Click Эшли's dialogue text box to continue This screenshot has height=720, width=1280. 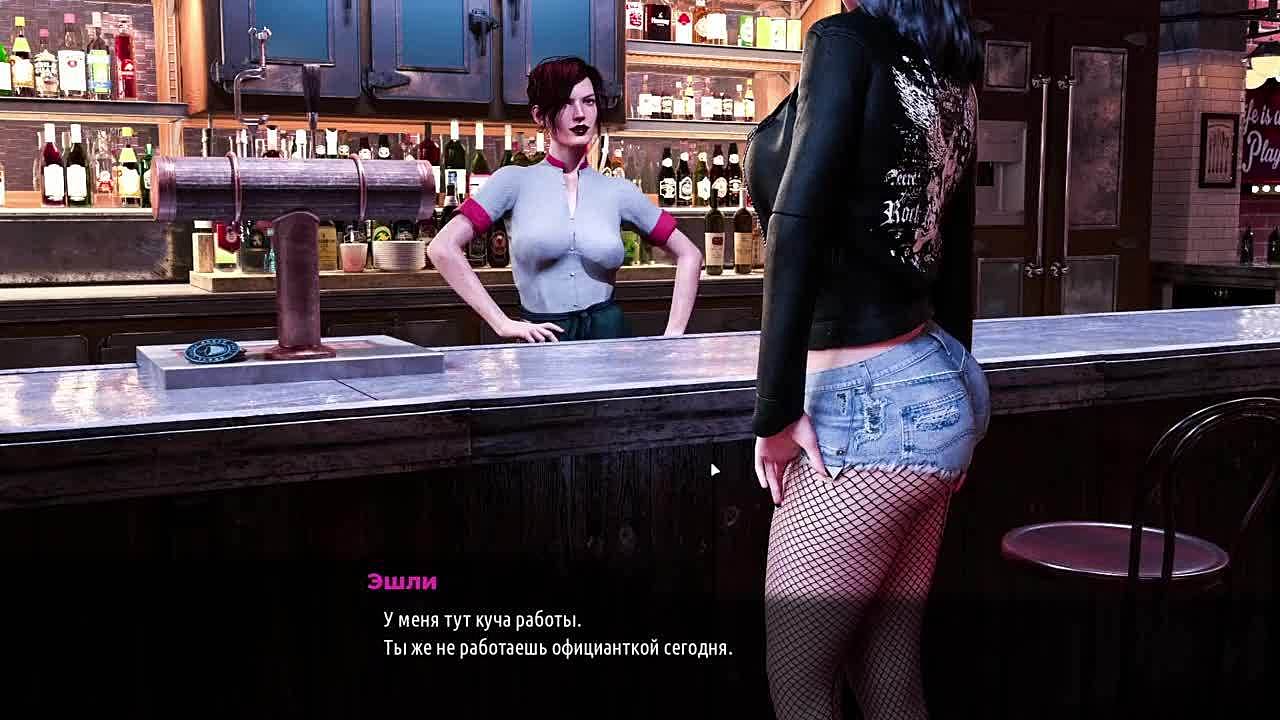[557, 634]
